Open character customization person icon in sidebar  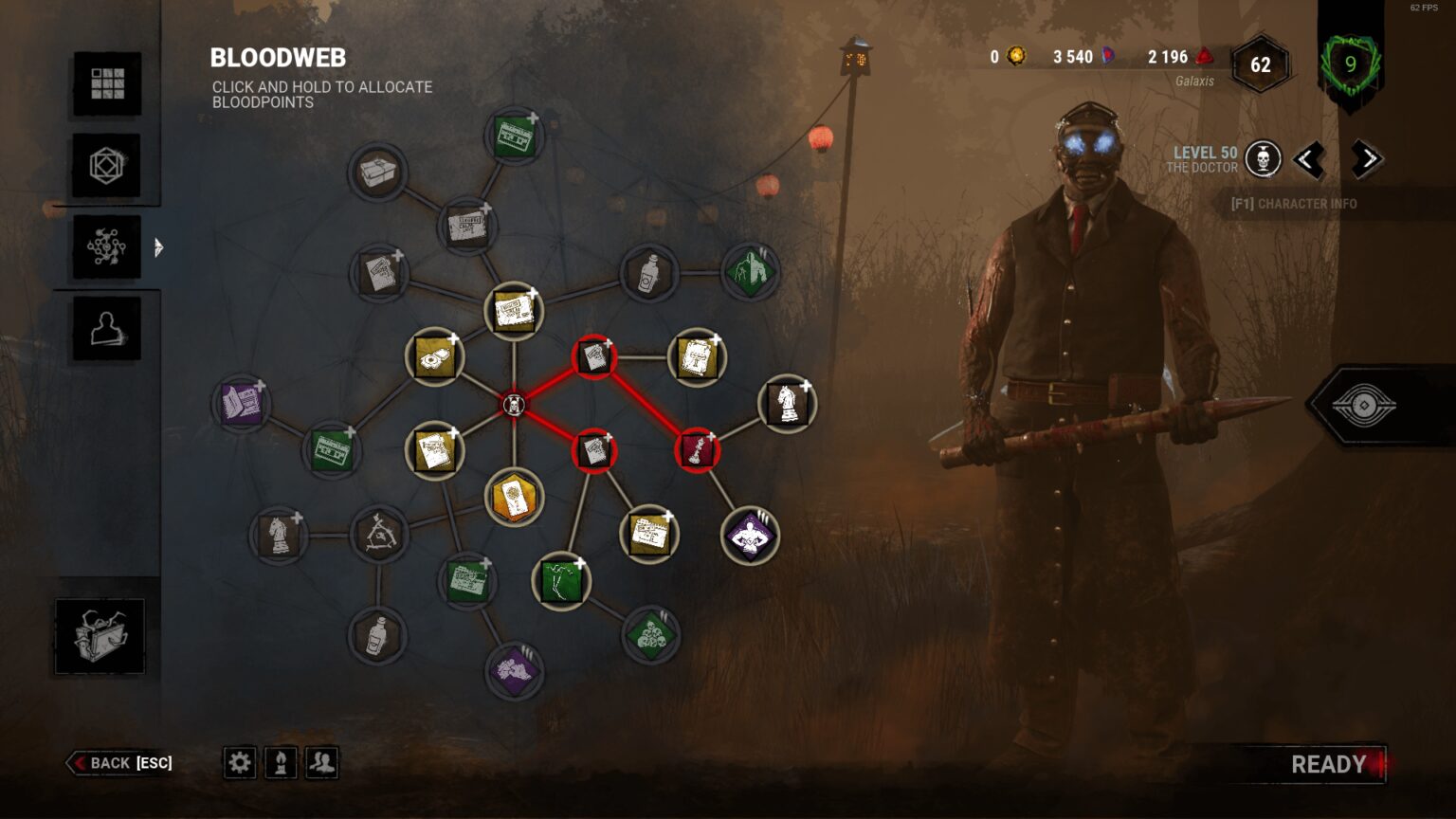click(106, 326)
